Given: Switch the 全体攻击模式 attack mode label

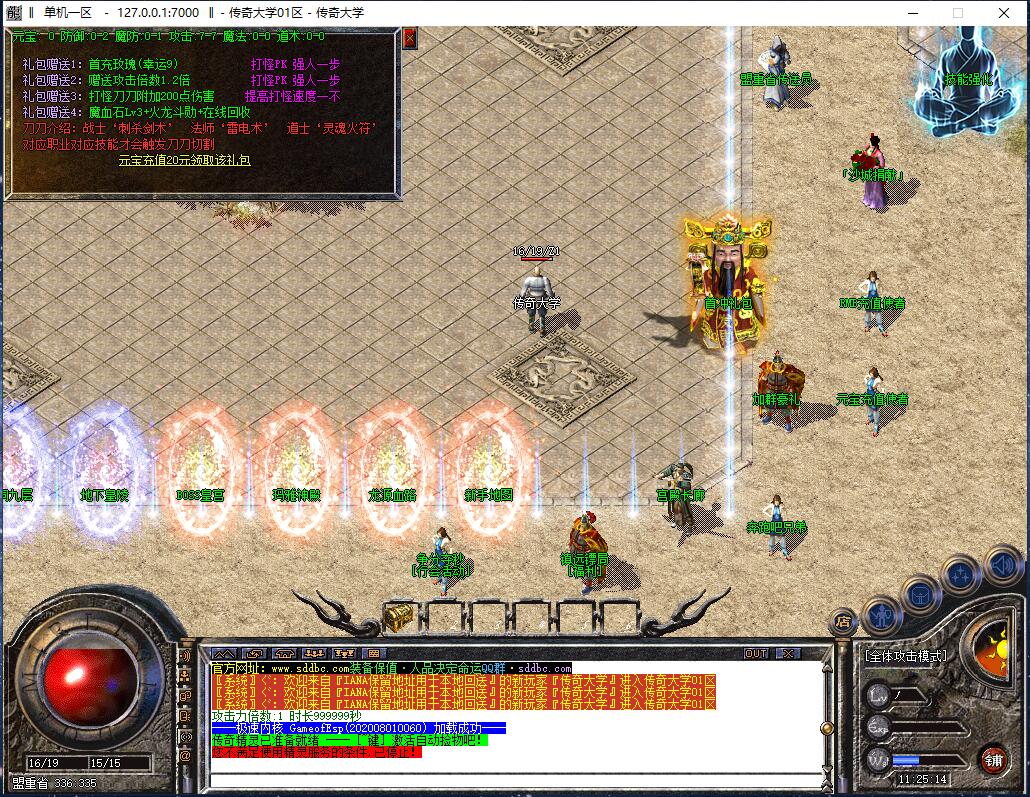Looking at the screenshot, I should pyautogui.click(x=906, y=656).
